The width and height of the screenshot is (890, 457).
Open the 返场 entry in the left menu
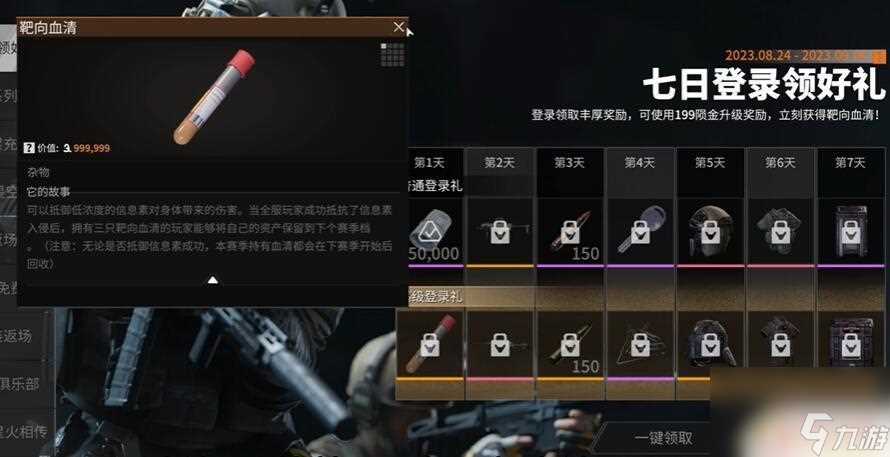(18, 336)
